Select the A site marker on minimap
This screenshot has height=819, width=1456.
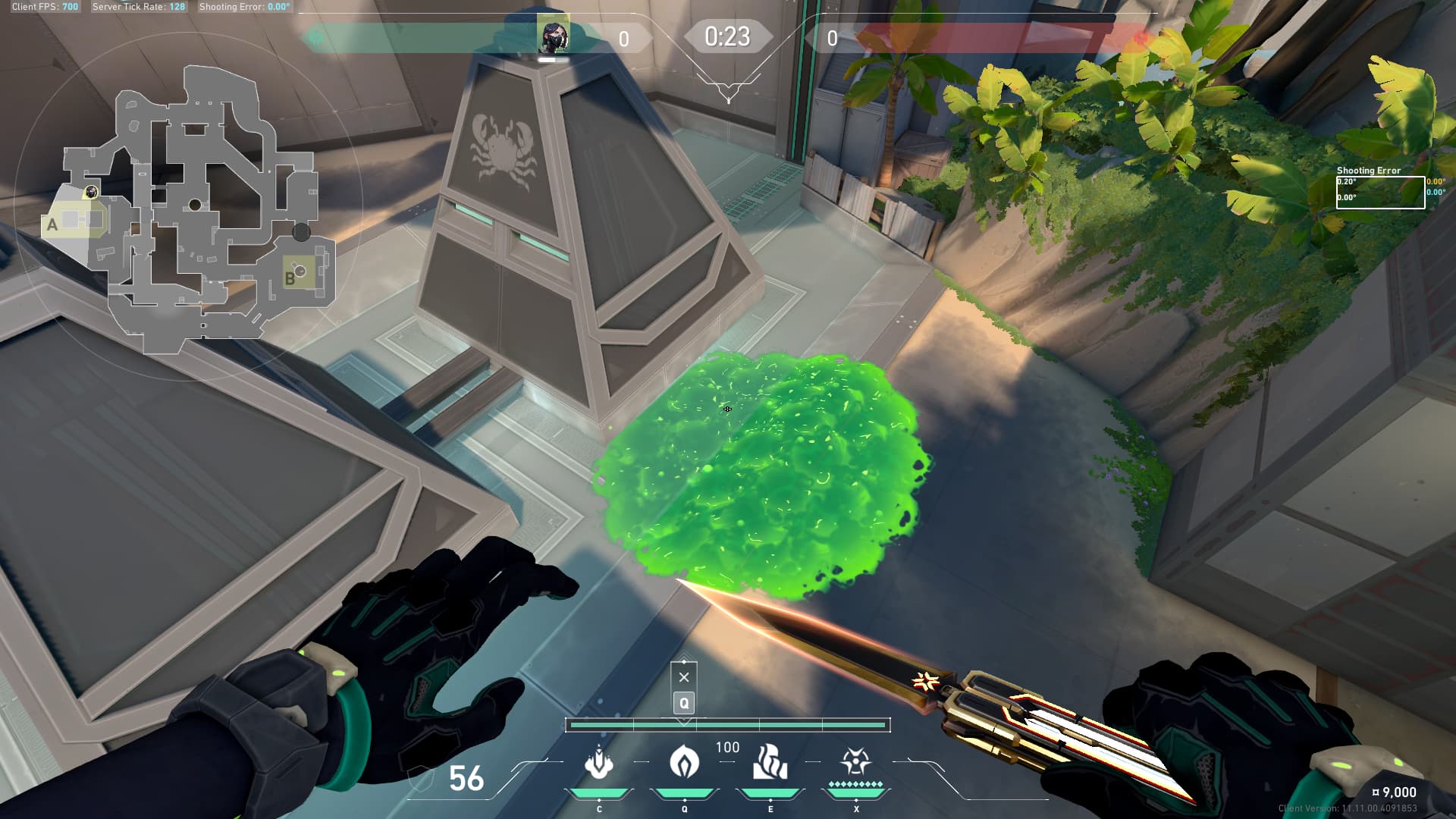[x=52, y=224]
